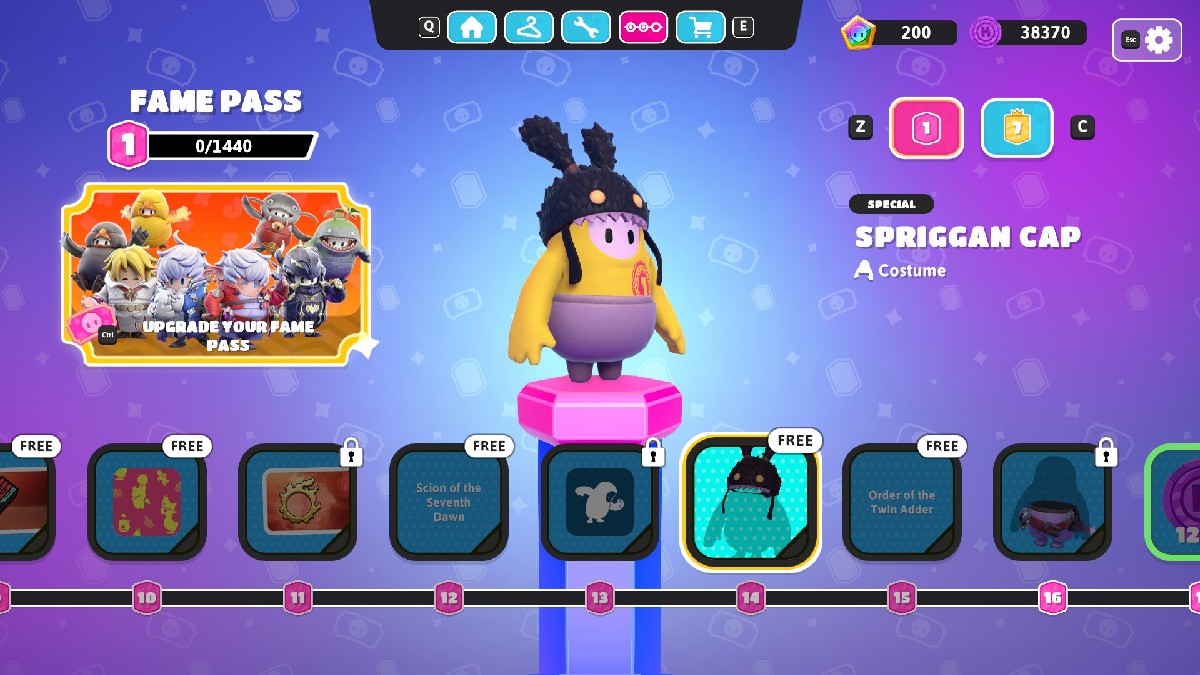The image size is (1200, 675).
Task: Click the tier 16 marker on progress track
Action: pos(1052,598)
